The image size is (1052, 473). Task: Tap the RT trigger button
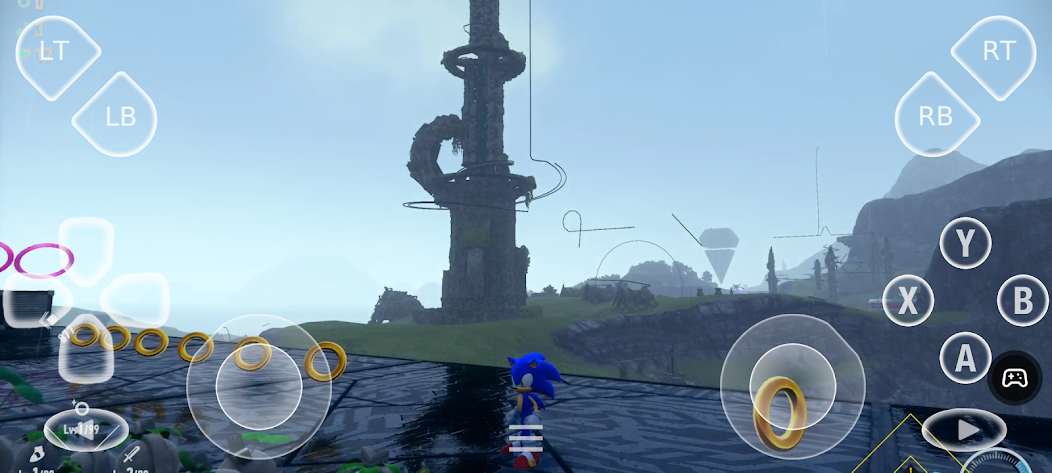coord(997,52)
